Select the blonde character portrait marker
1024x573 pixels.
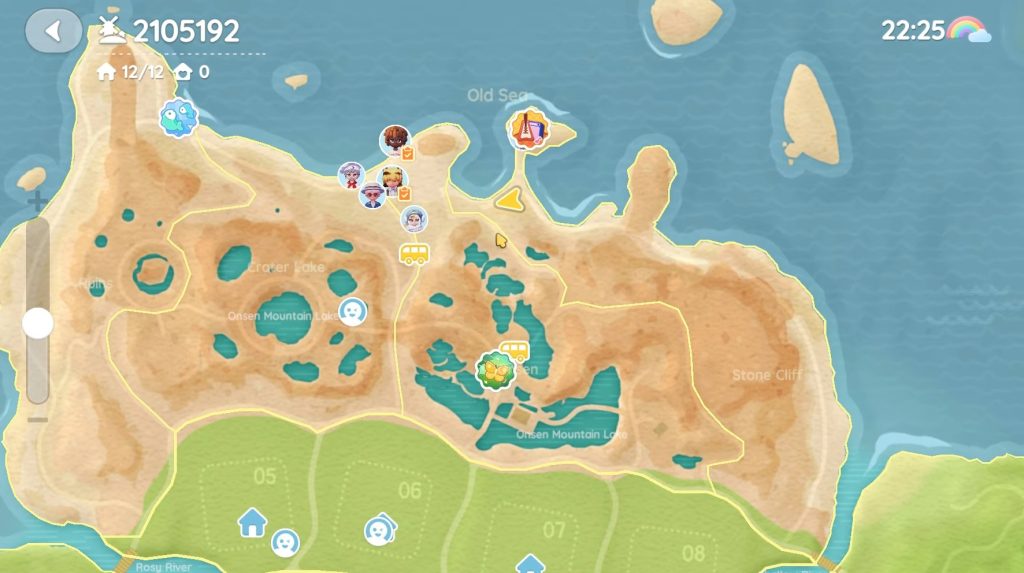click(x=394, y=181)
